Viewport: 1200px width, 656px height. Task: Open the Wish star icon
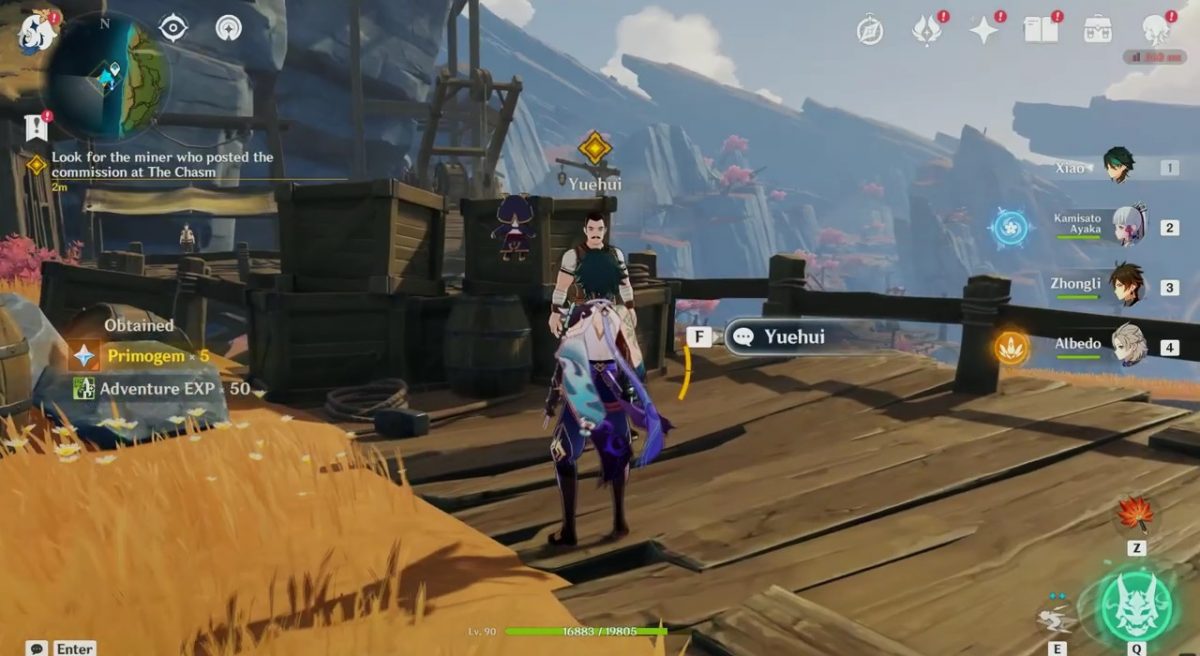pyautogui.click(x=984, y=30)
